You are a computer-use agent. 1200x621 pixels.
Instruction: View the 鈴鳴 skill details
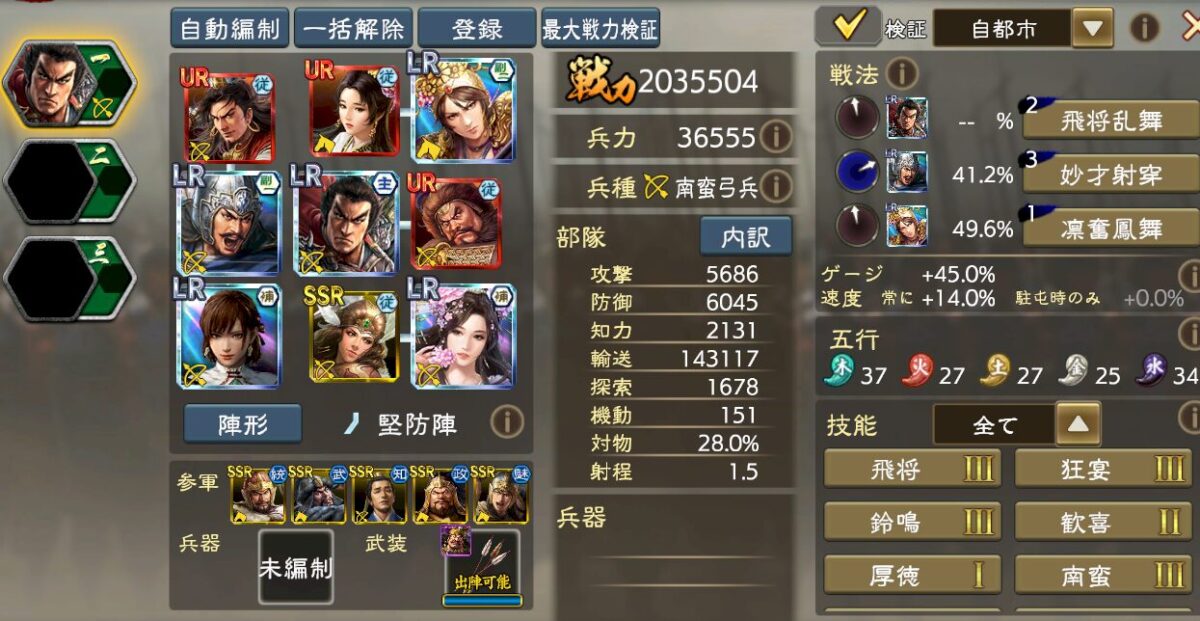tap(912, 521)
